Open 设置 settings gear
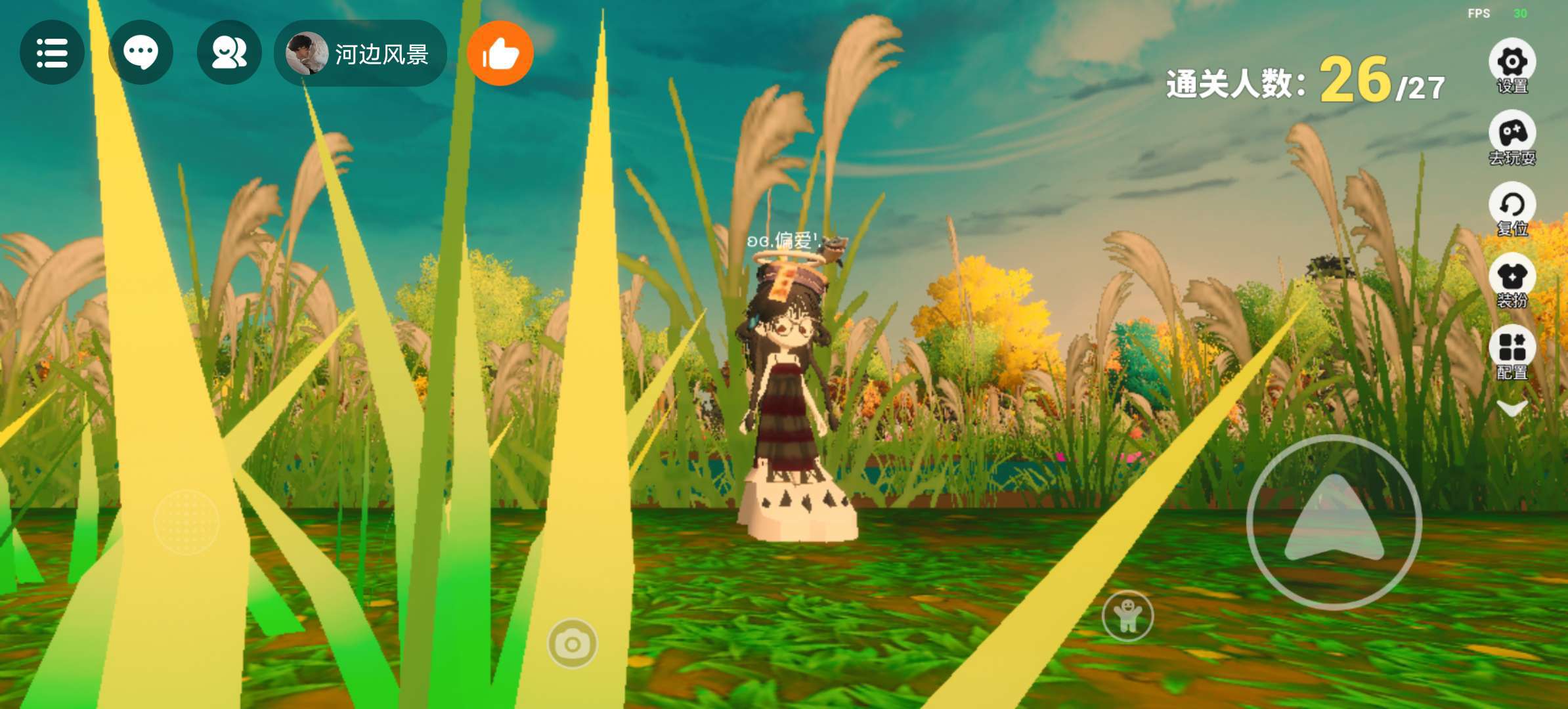Screen dimensions: 1568x709 (x=1512, y=64)
